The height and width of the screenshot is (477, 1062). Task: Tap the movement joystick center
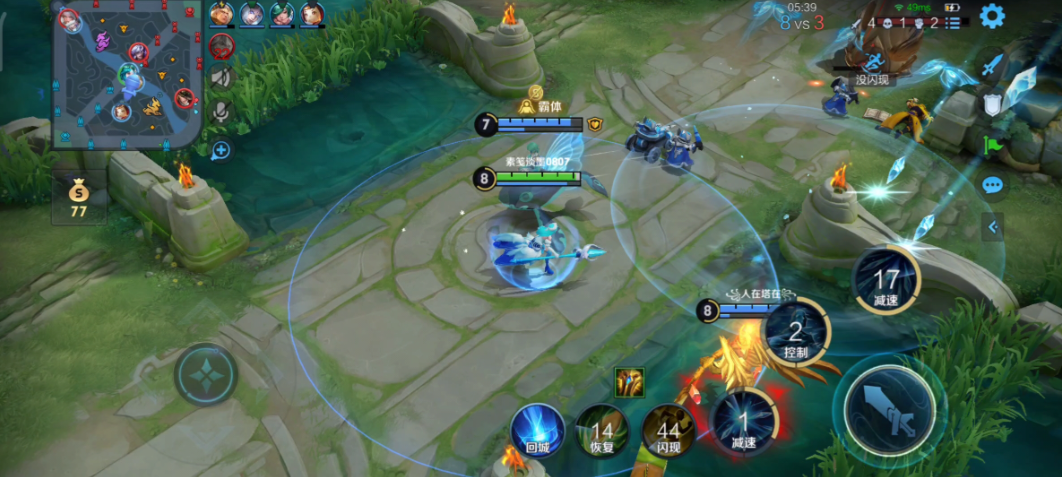(206, 376)
